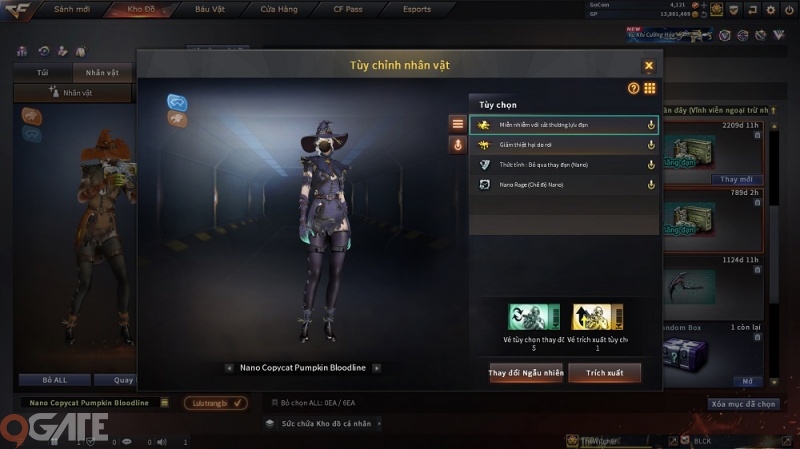Close the Tùy chỉnh nhân vật dialog

click(x=648, y=66)
